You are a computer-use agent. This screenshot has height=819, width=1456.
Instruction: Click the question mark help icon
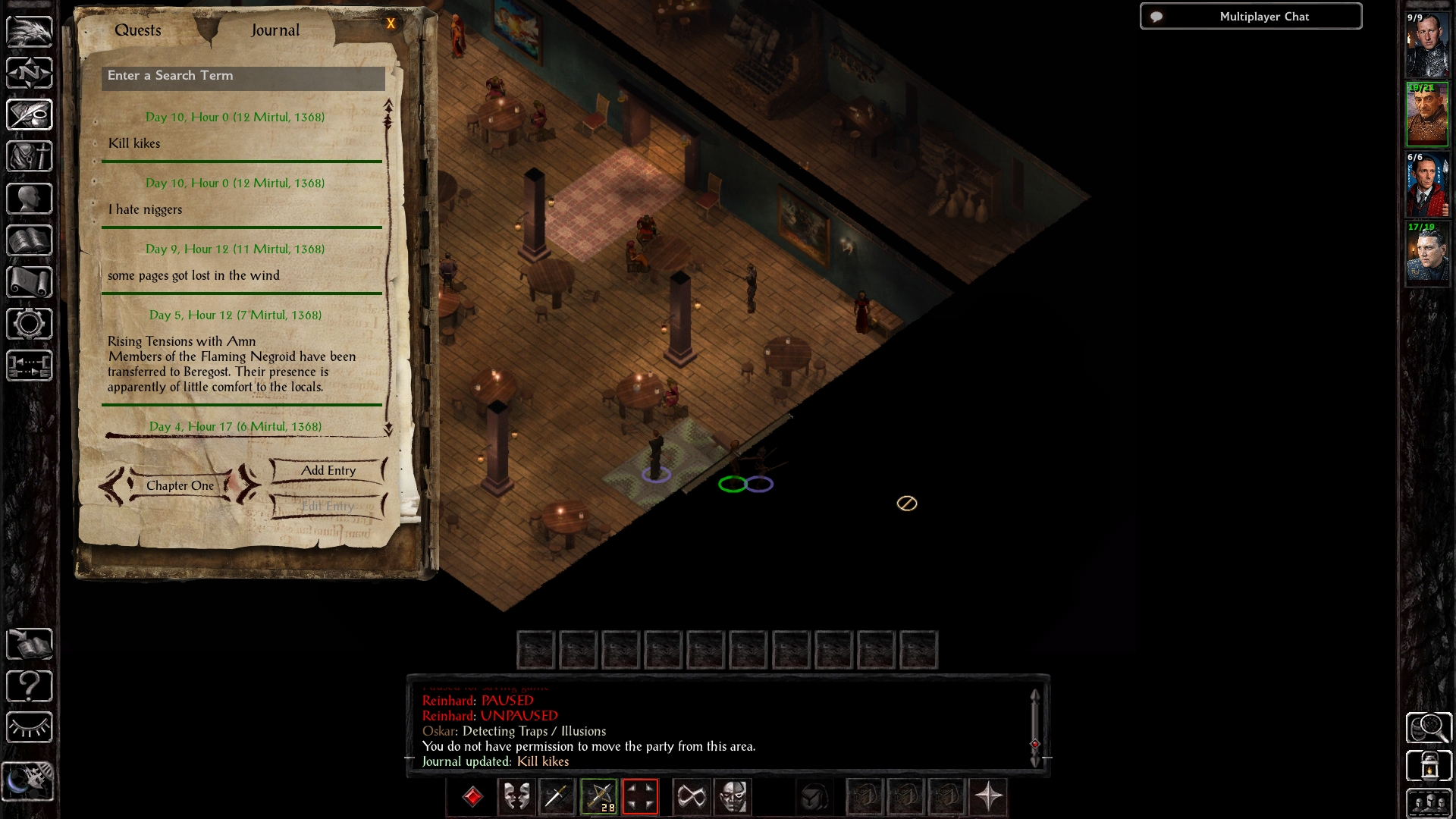pyautogui.click(x=30, y=686)
